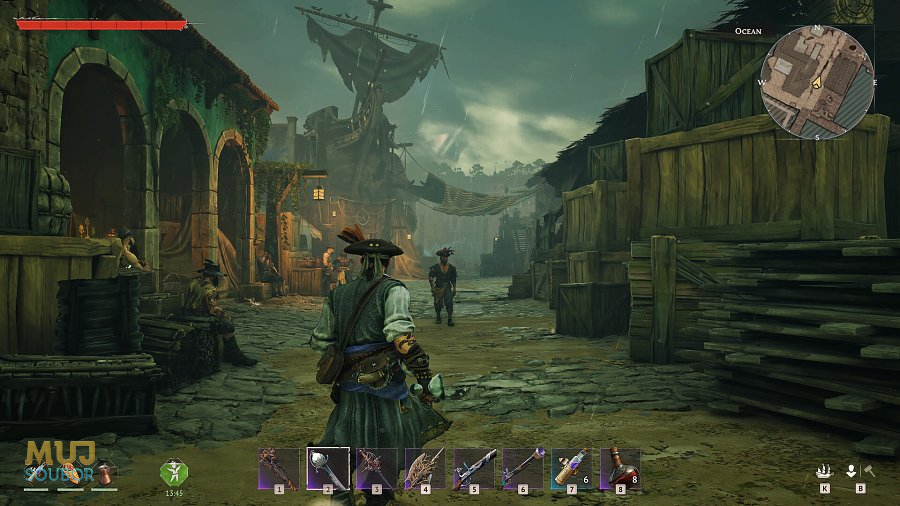Open the ship icon shortcut
This screenshot has height=506, width=900.
824,472
